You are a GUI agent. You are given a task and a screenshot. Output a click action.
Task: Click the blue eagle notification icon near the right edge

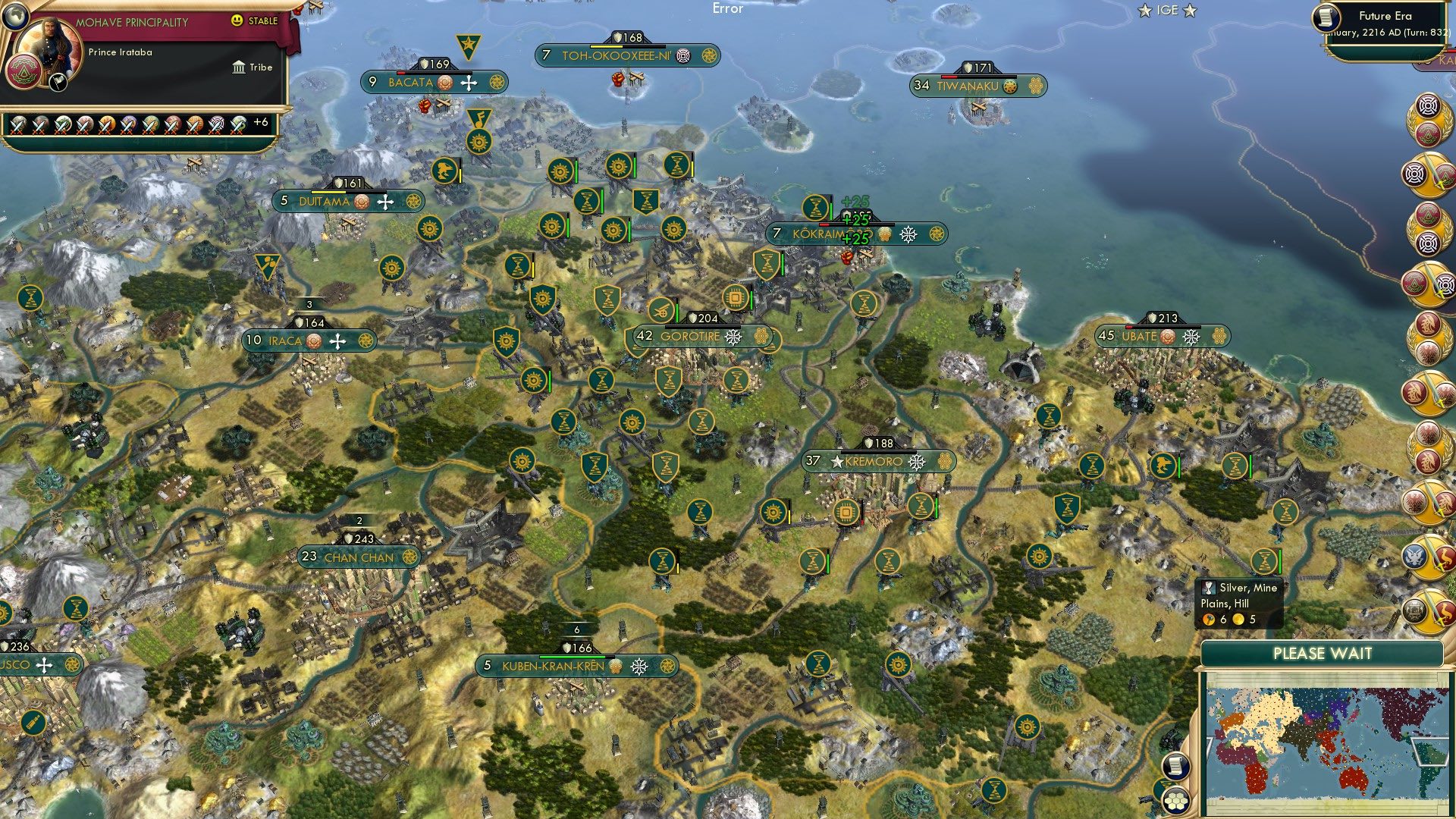pos(1414,557)
